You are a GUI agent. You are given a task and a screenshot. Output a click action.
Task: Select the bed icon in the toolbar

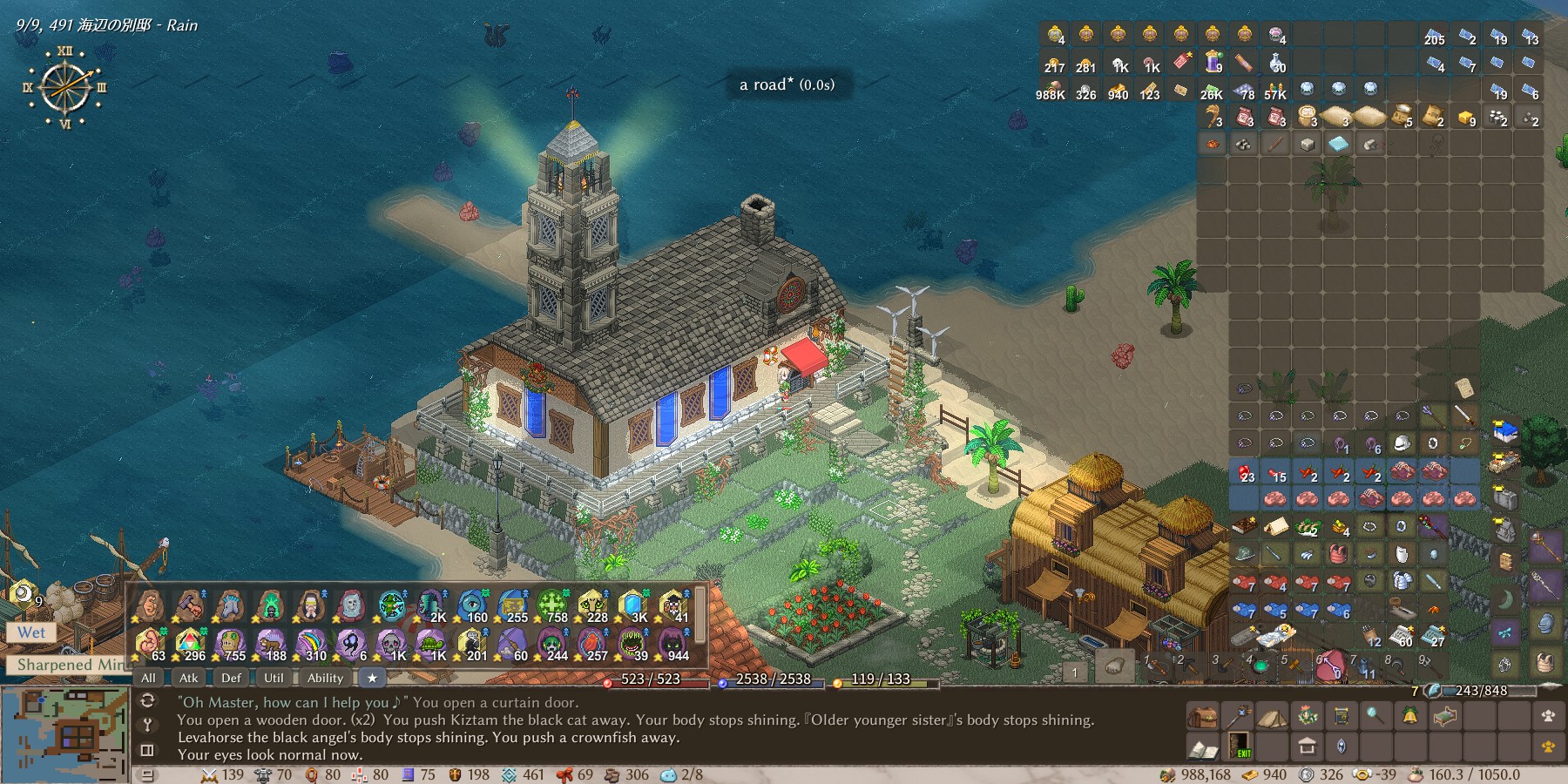1444,717
